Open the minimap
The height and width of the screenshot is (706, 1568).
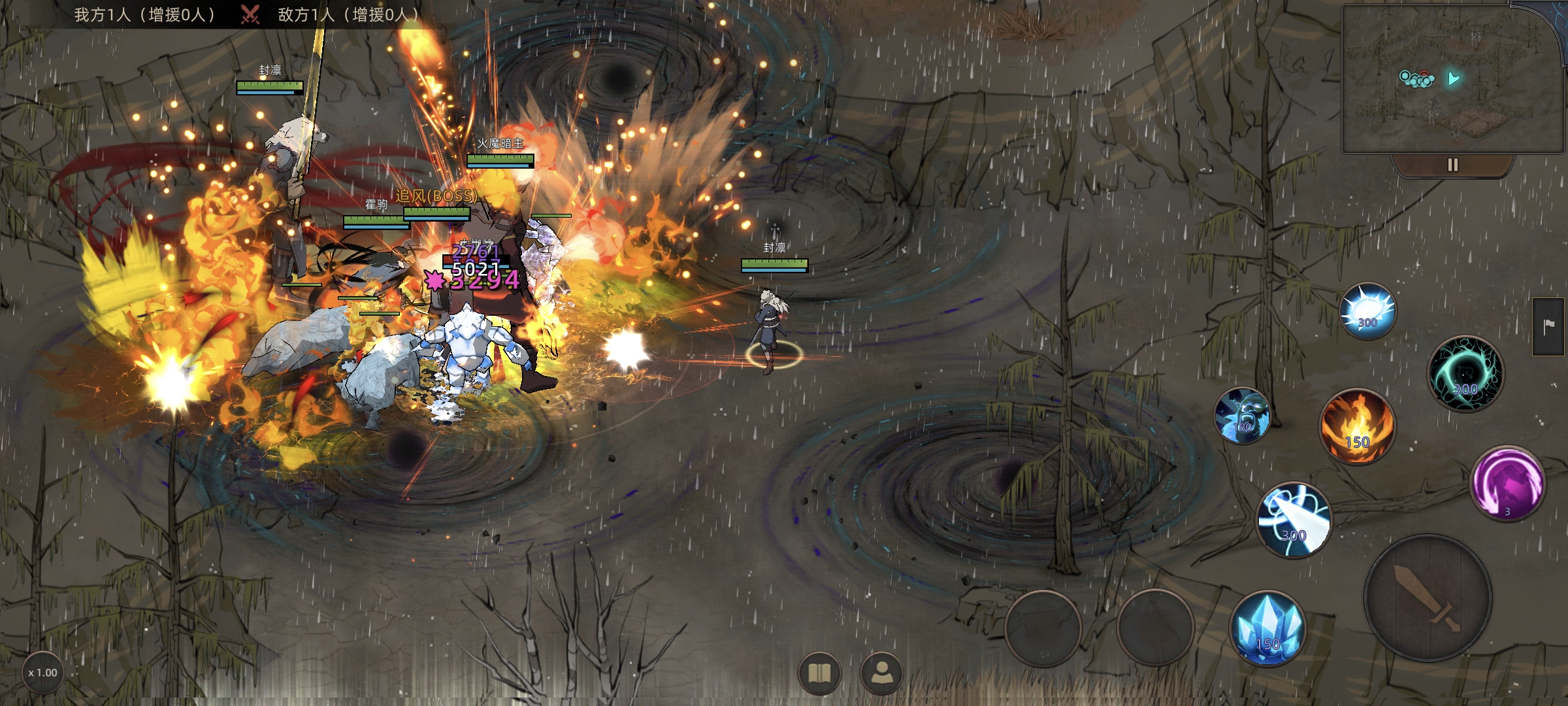[1447, 80]
